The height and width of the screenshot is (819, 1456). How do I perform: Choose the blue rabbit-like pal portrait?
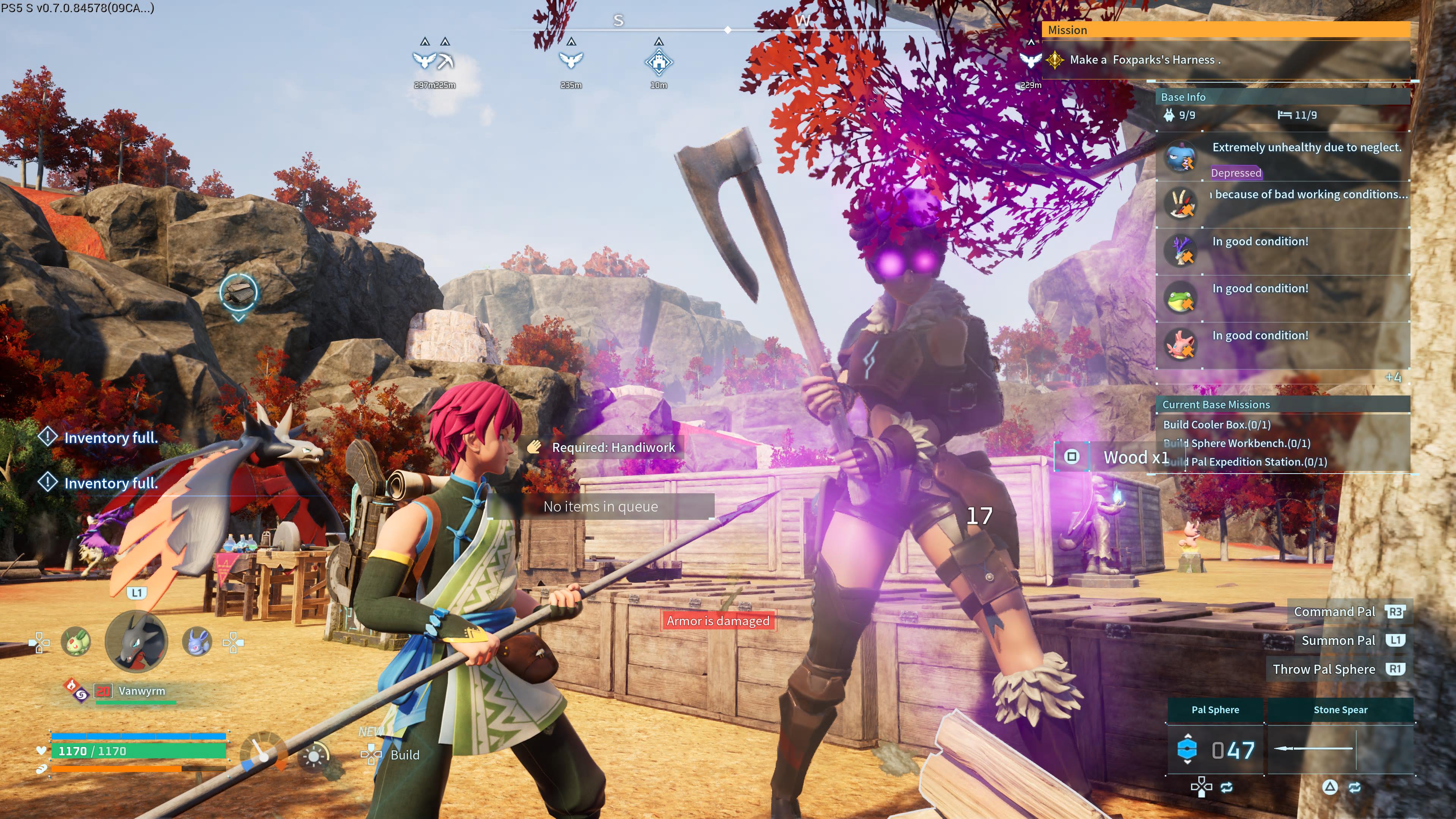(x=197, y=642)
